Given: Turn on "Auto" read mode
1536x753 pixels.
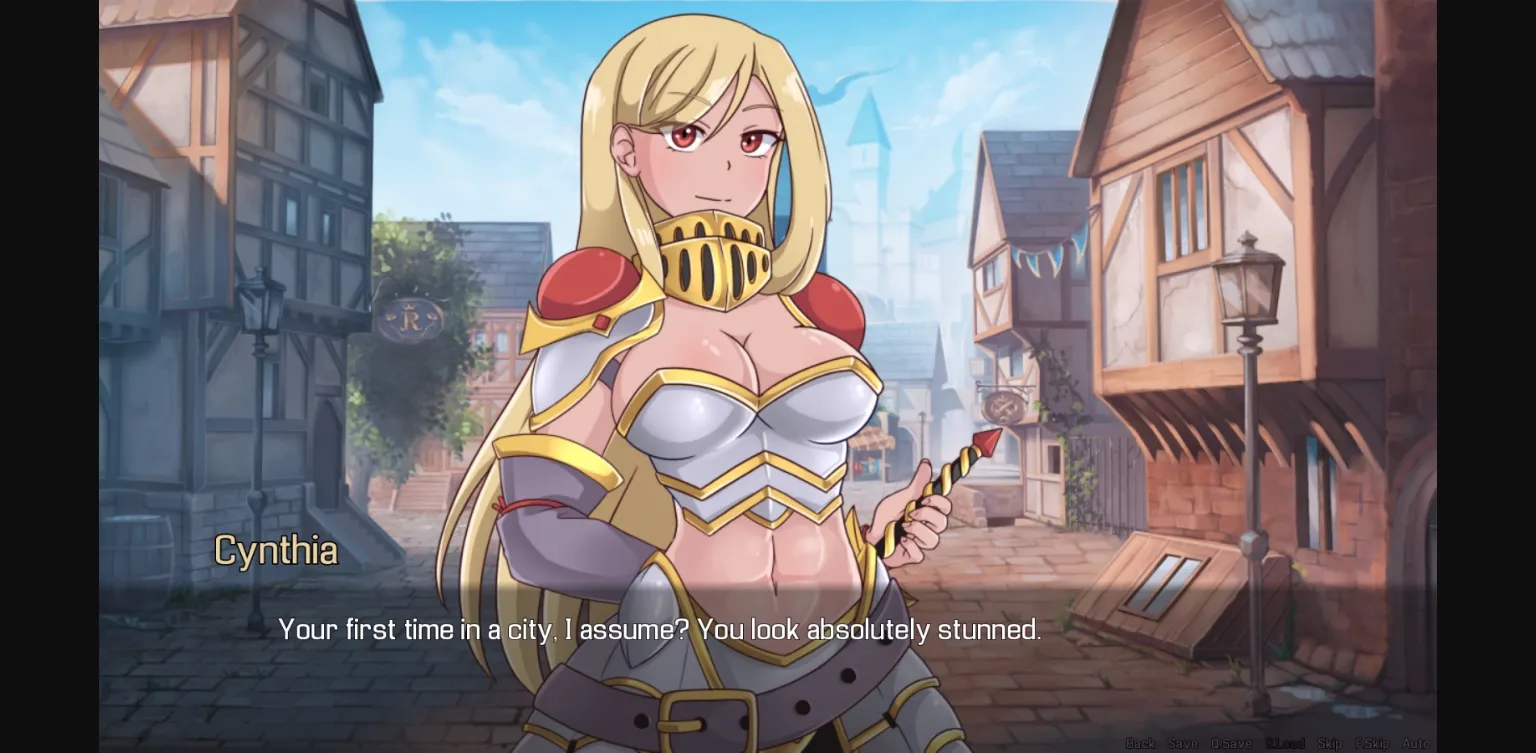Looking at the screenshot, I should coord(1415,743).
